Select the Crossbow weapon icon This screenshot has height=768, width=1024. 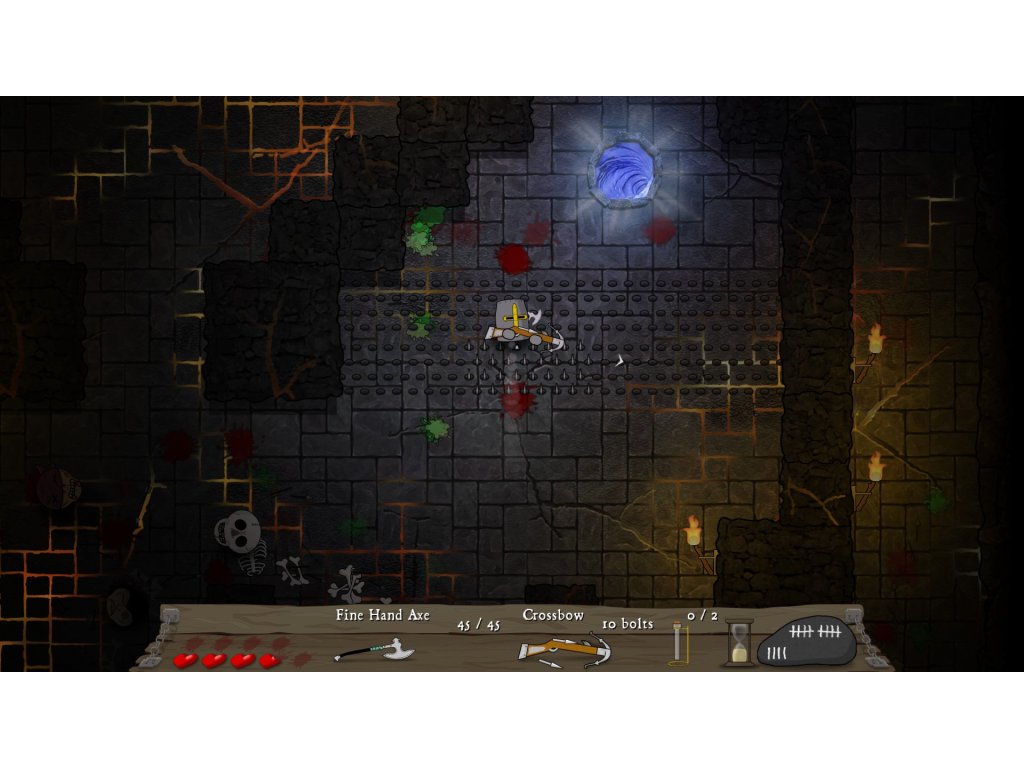(564, 649)
